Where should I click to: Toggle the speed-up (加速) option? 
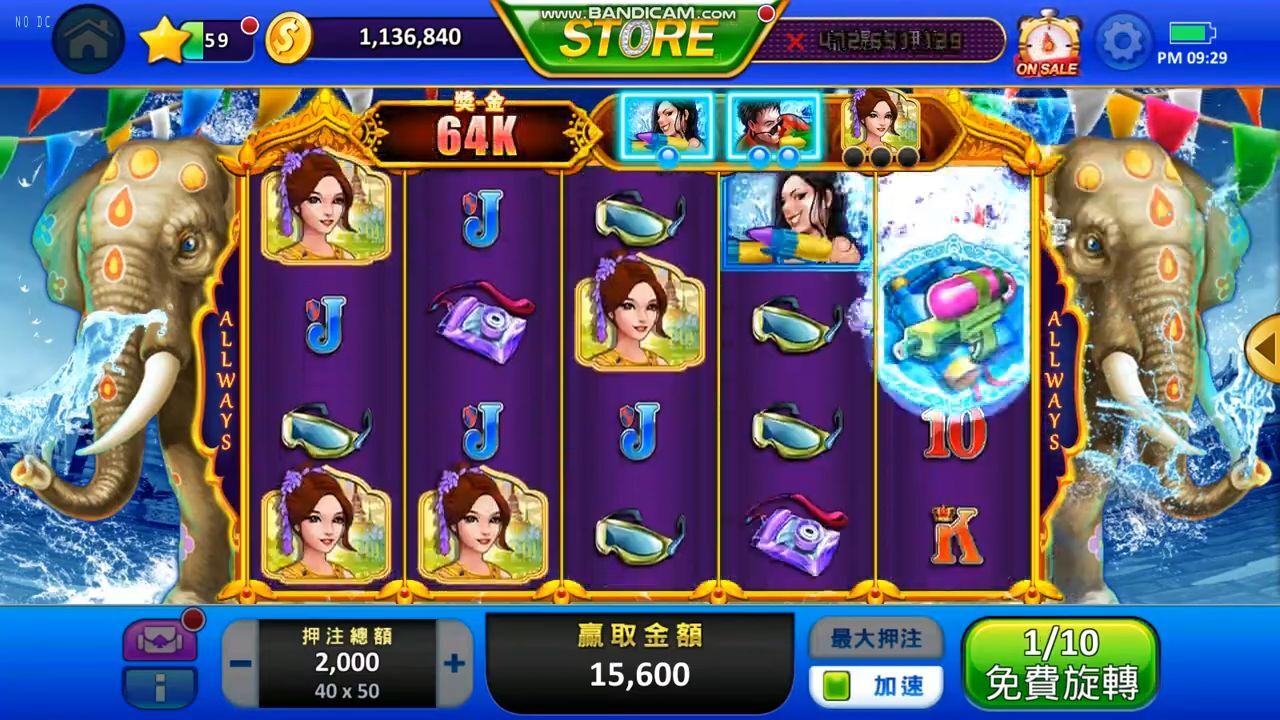876,686
